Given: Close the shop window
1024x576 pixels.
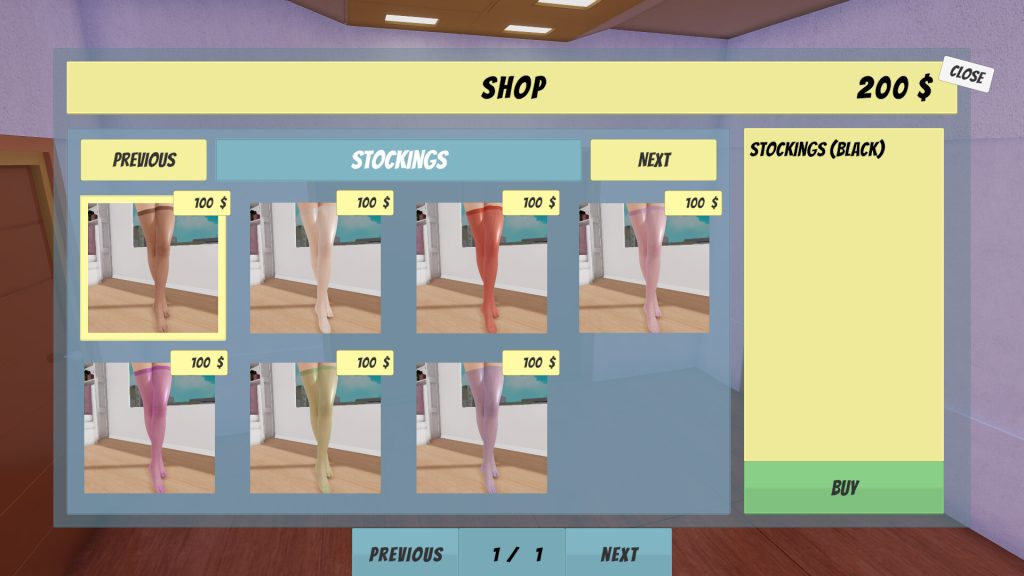Looking at the screenshot, I should [x=966, y=75].
